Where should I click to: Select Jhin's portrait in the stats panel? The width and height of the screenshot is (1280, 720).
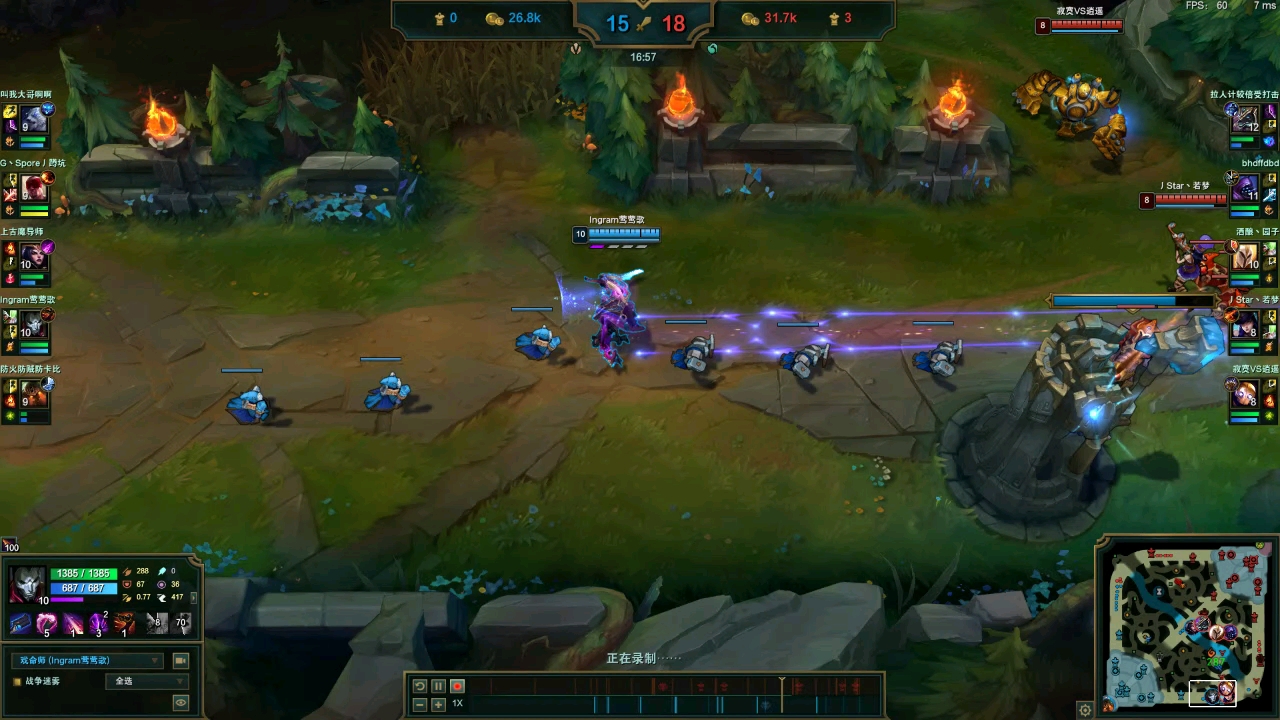(26, 582)
